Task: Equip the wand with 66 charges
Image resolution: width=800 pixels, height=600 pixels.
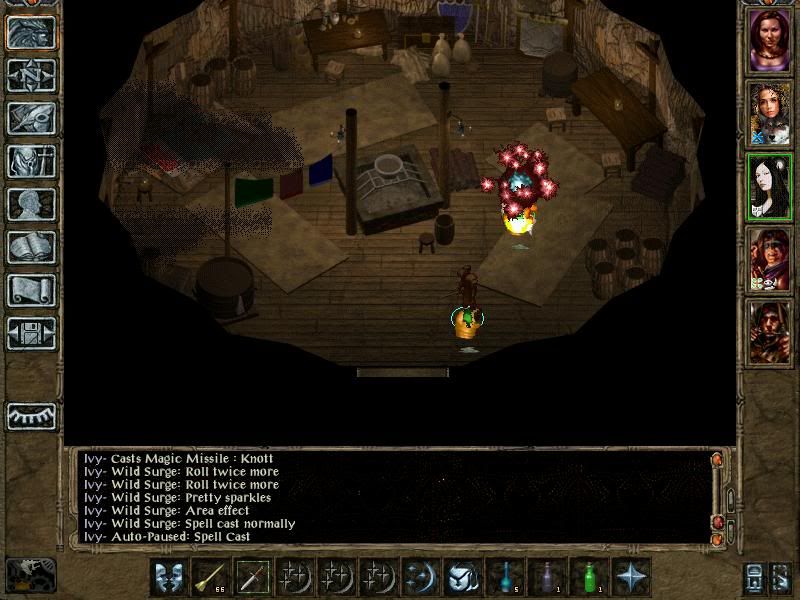Action: coord(210,578)
